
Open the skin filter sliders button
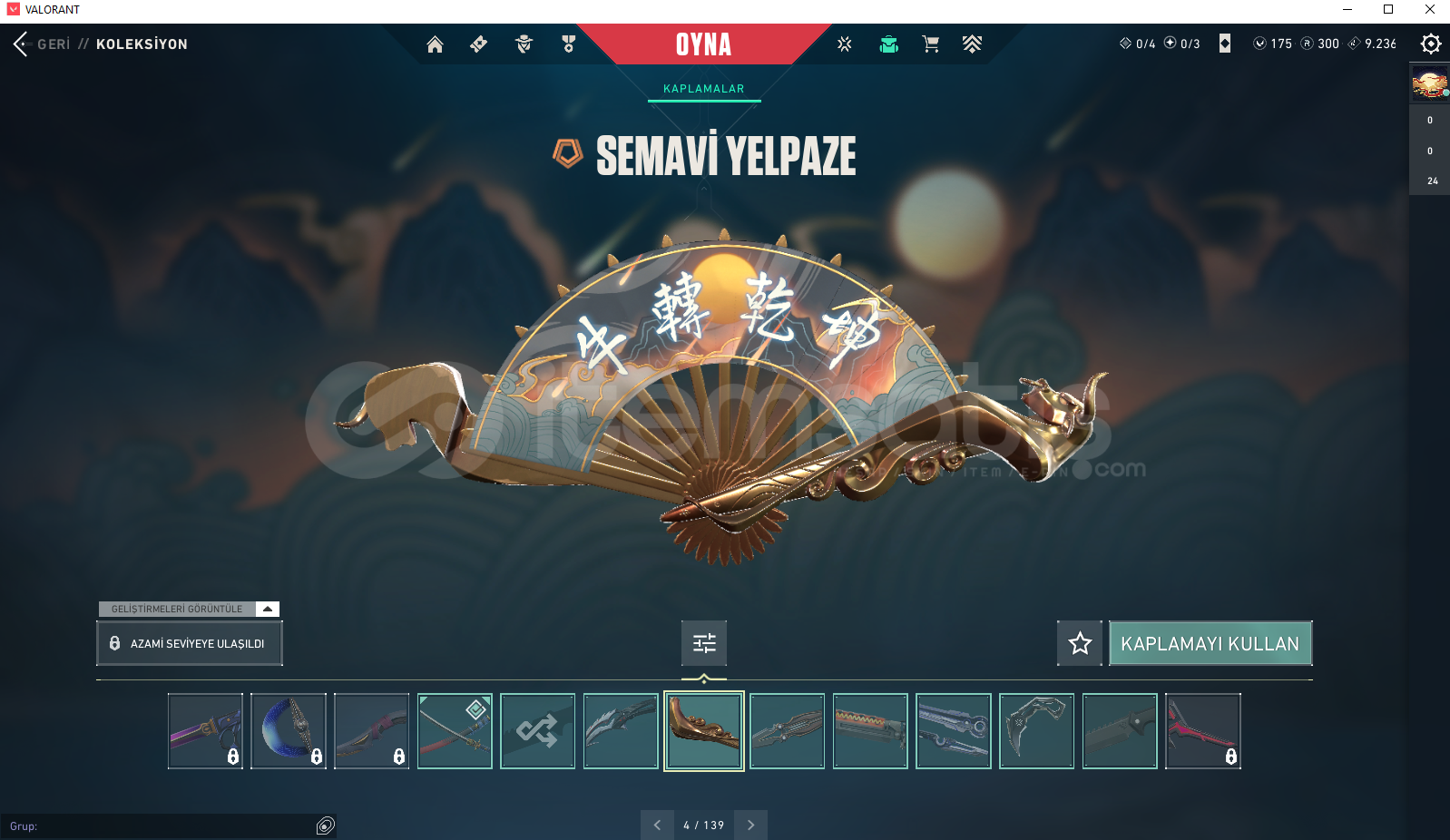(x=704, y=643)
